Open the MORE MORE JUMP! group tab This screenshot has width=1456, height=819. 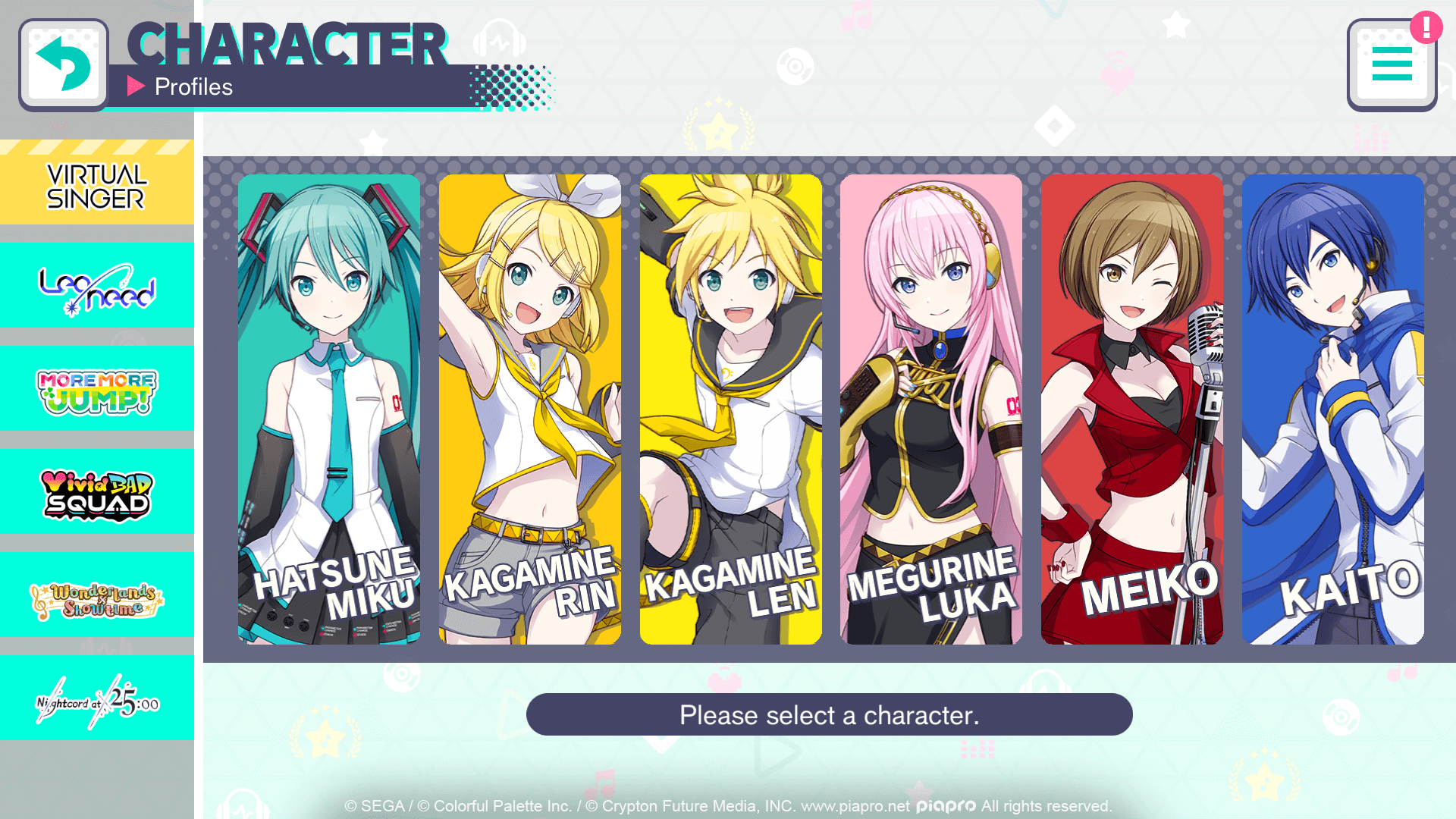click(97, 389)
